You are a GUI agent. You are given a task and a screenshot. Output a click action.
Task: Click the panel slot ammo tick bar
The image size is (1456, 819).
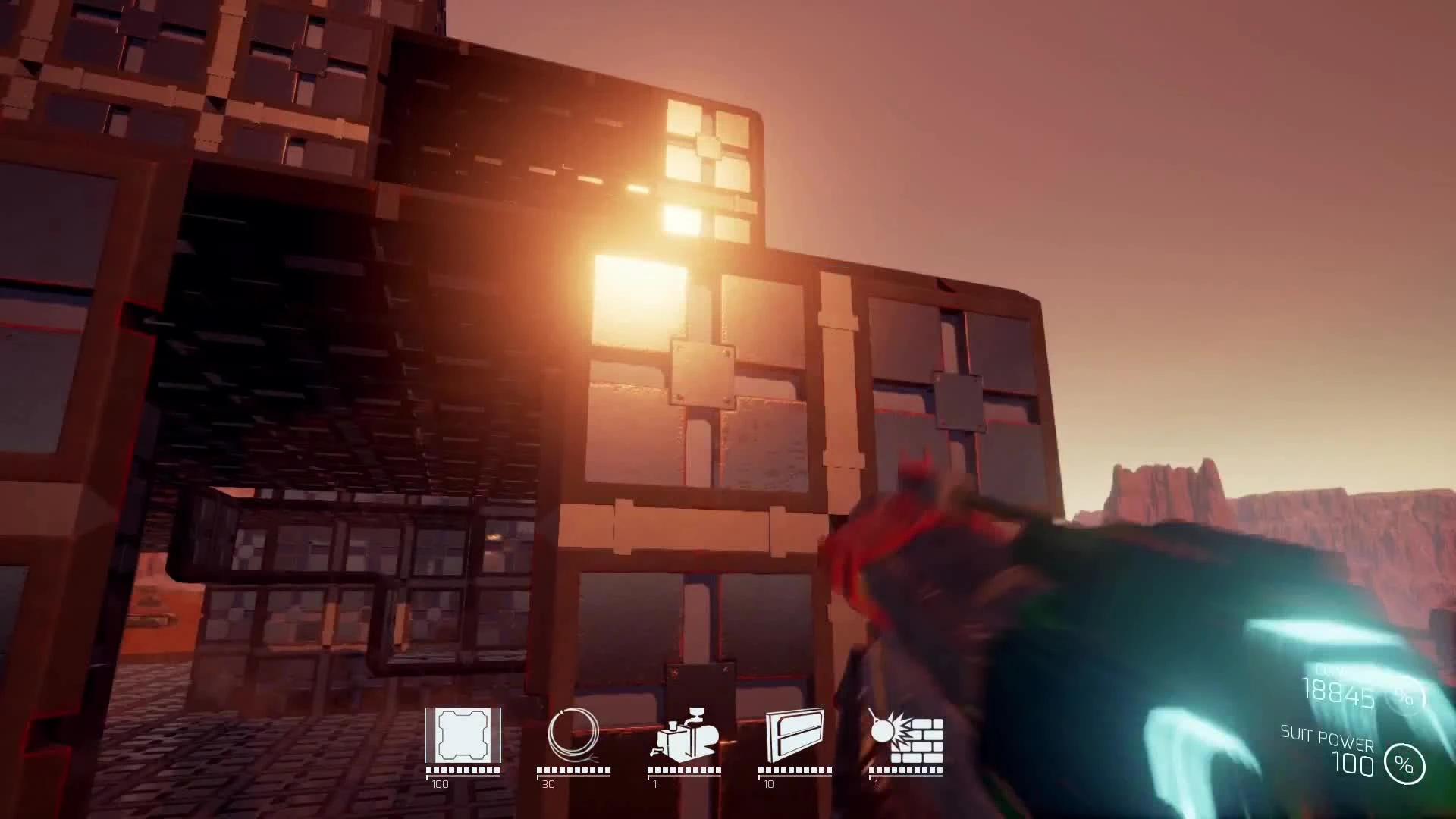(463, 770)
